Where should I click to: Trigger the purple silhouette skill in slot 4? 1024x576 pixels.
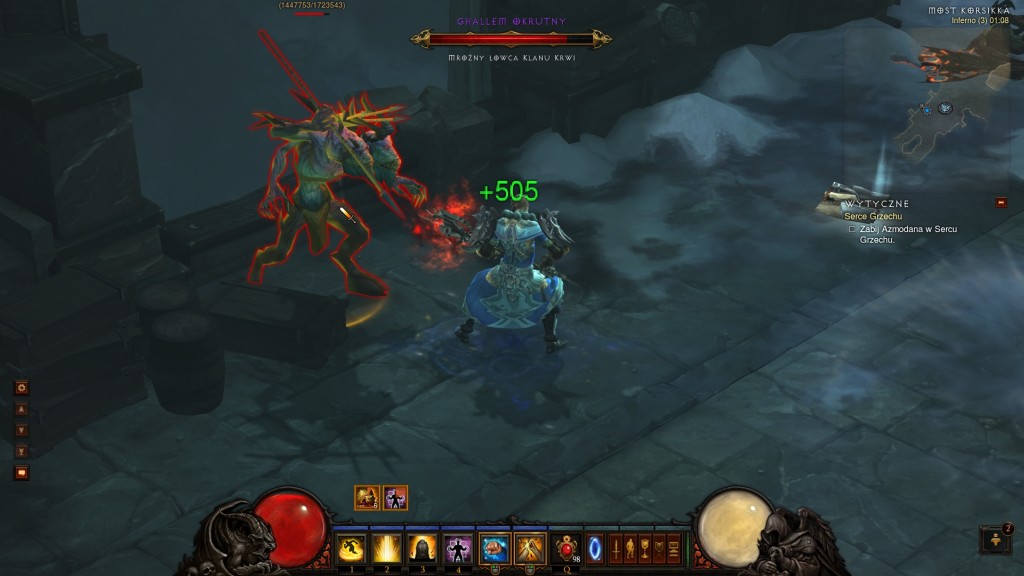tap(457, 548)
